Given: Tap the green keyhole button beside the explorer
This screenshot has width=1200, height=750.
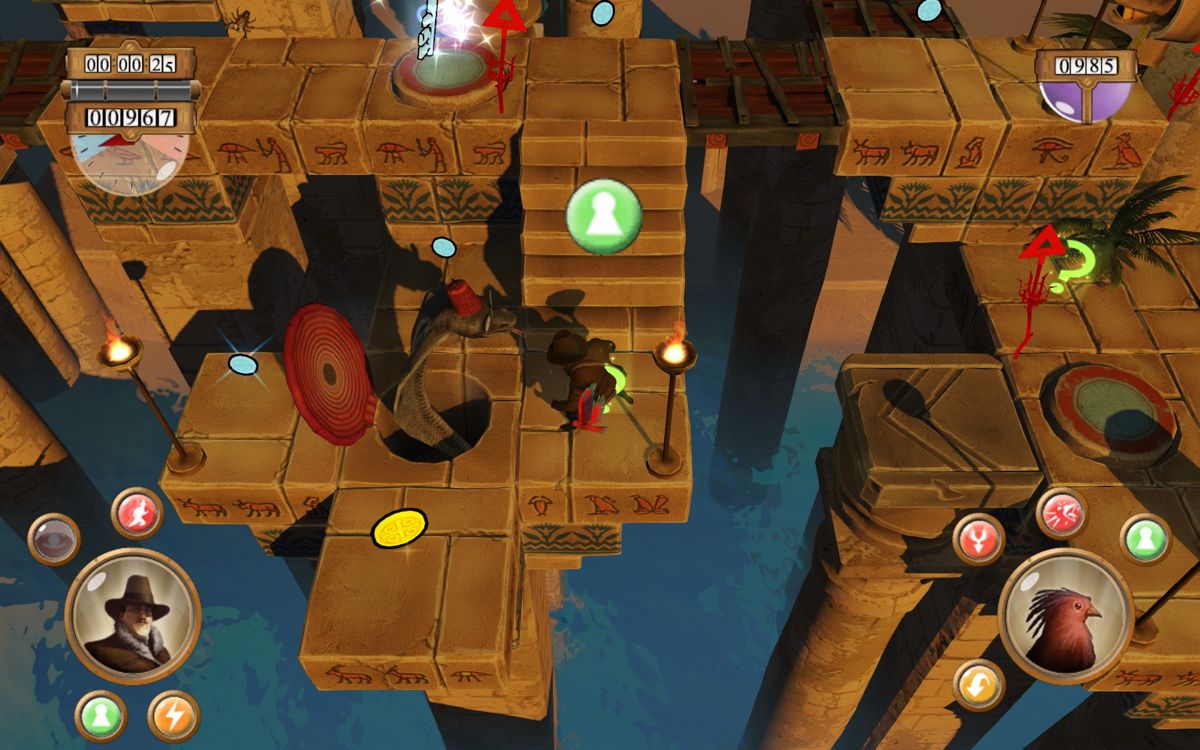Looking at the screenshot, I should tap(101, 716).
